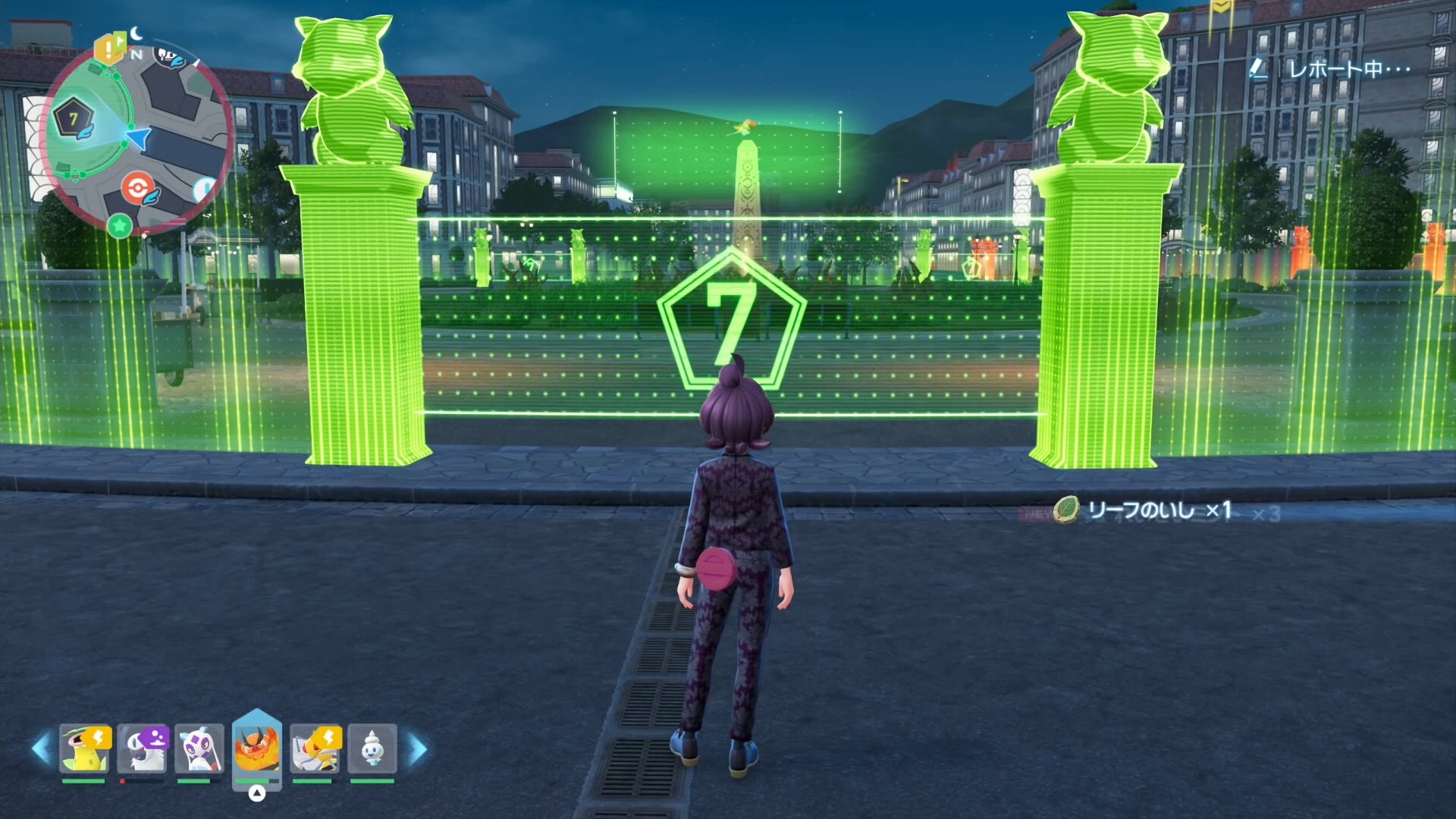Viewport: 1456px width, 819px height.
Task: Pick the Ampharos party slot
Action: coord(315,748)
